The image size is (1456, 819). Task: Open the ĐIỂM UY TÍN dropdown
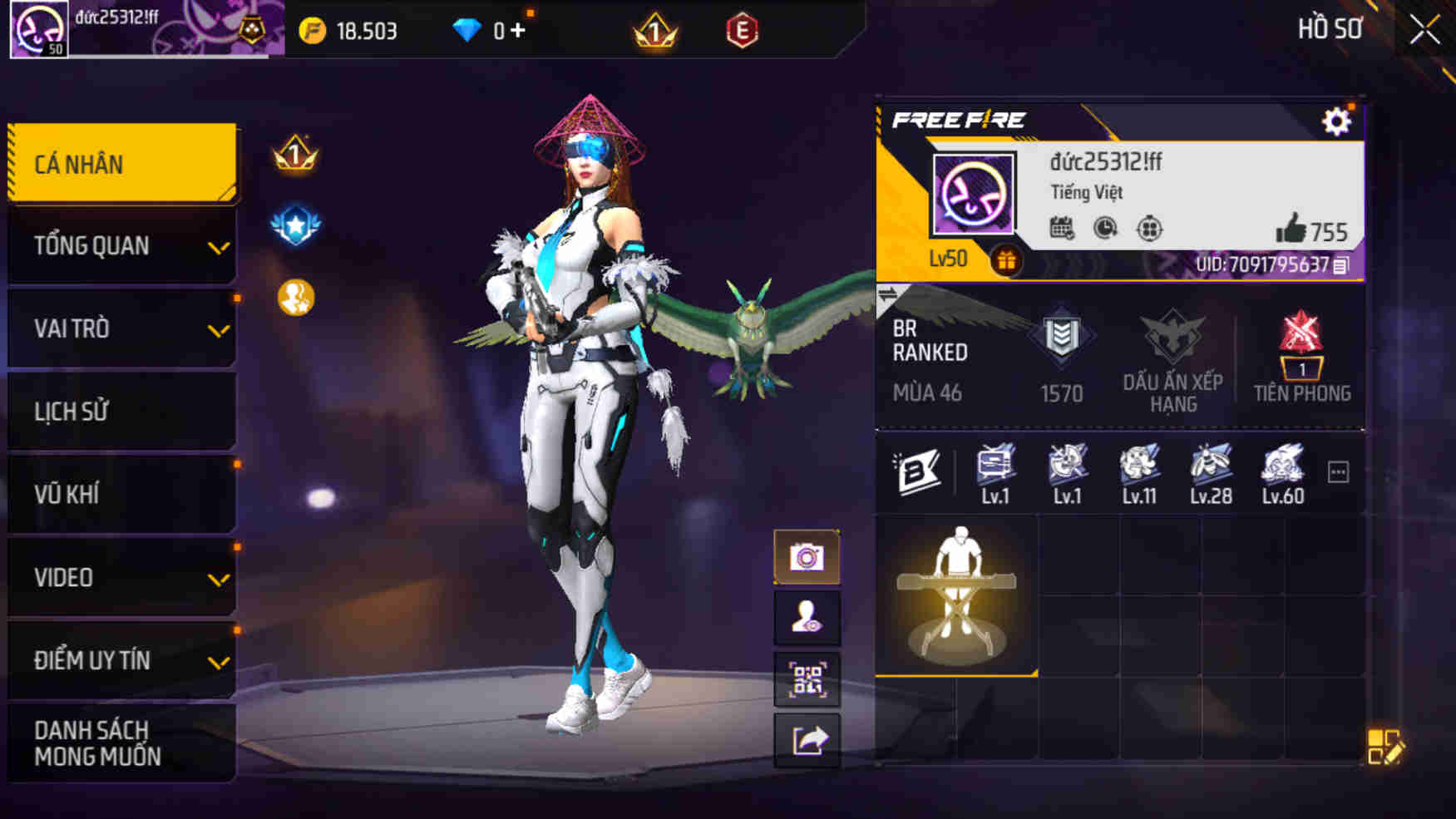tap(121, 660)
